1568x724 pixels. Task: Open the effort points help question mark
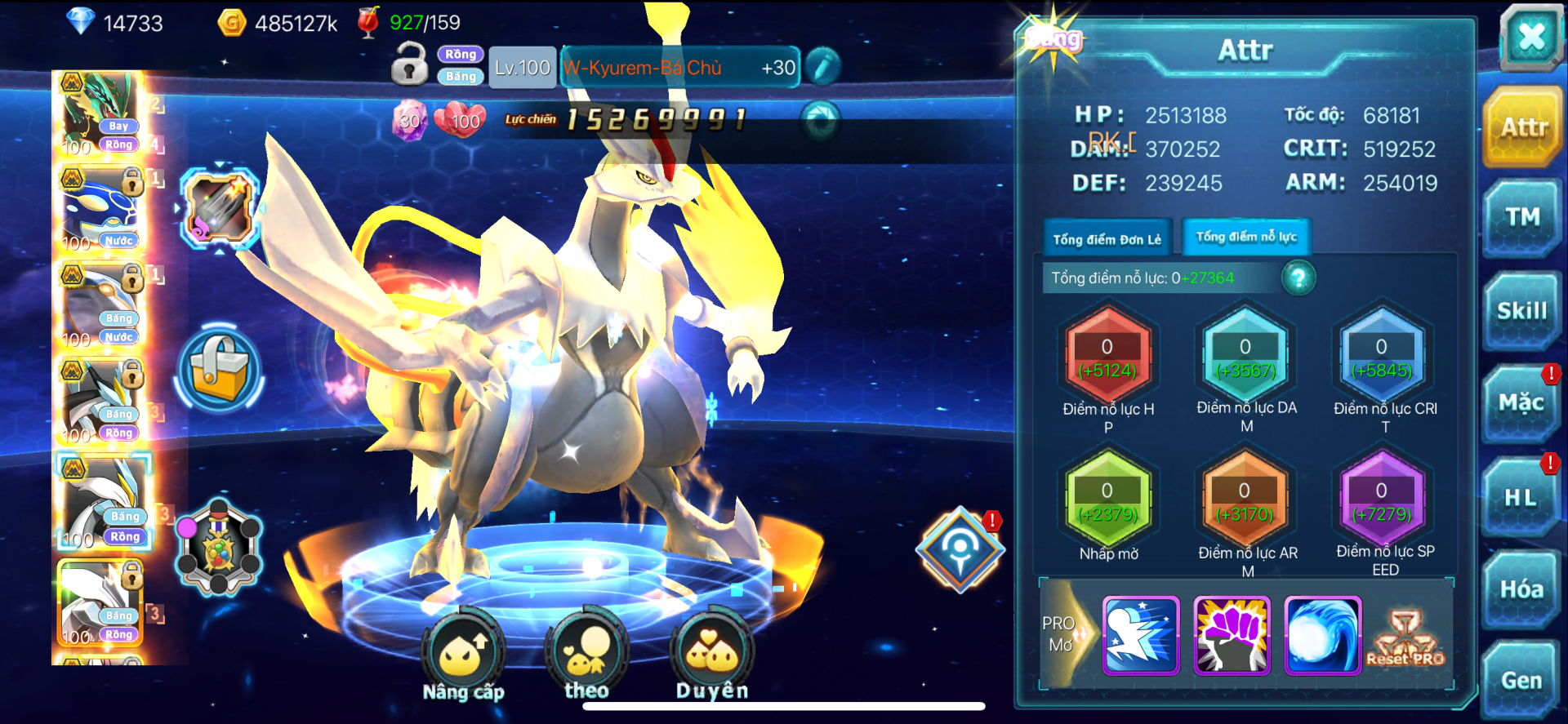pyautogui.click(x=1298, y=278)
